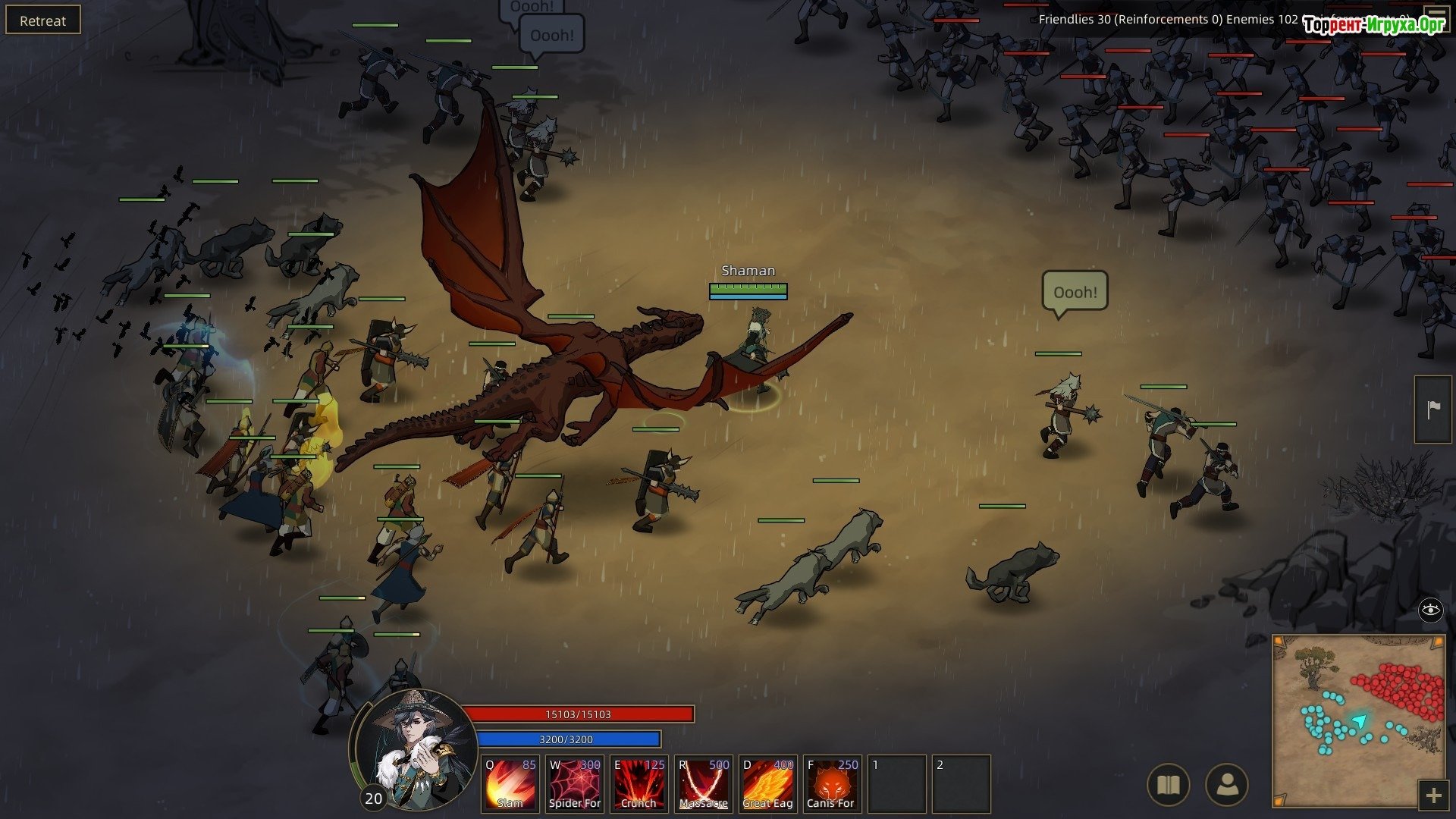Open the character profile icon
Screen dimensions: 1456x819
(x=1226, y=785)
